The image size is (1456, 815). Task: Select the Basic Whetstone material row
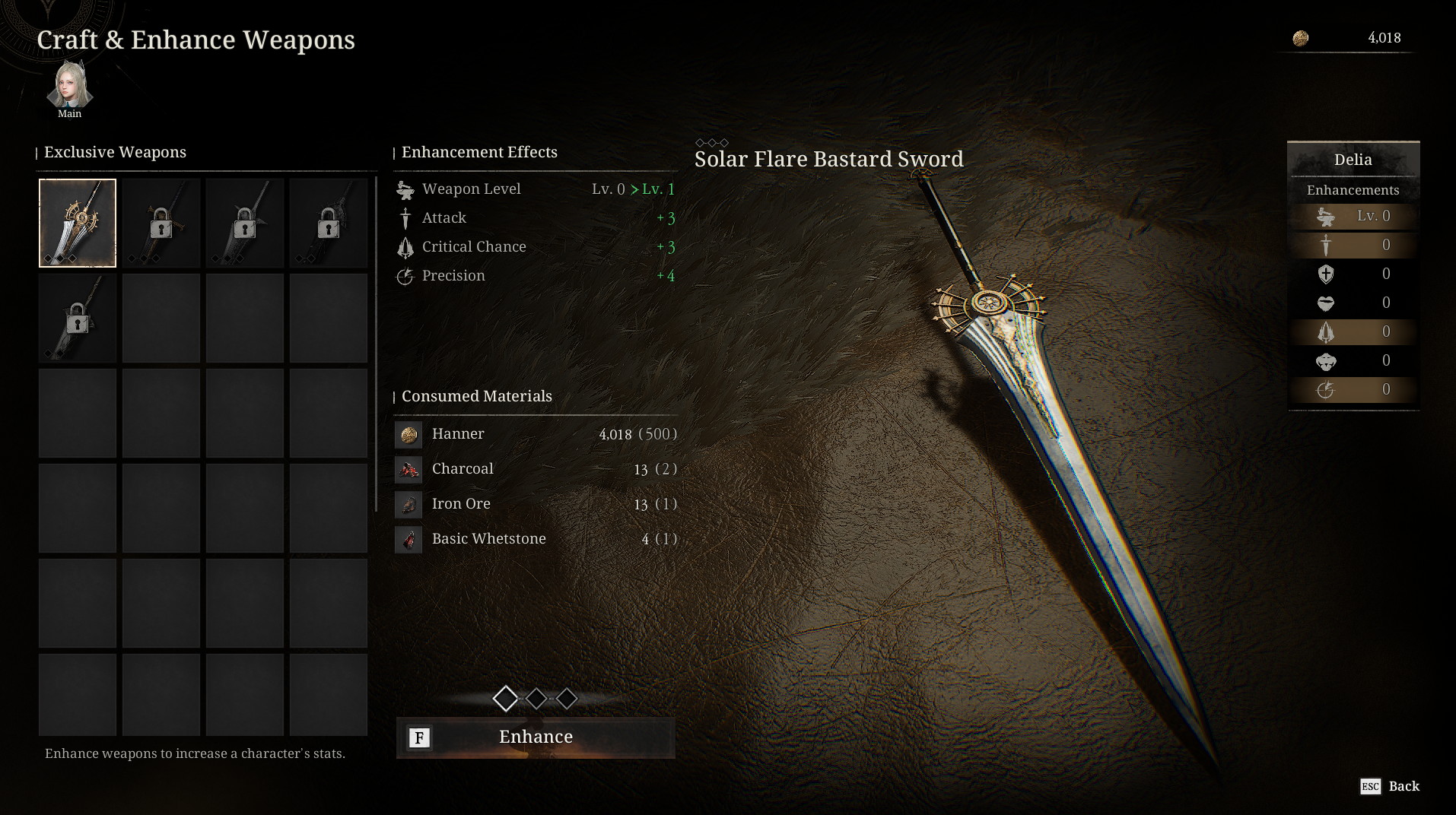pyautogui.click(x=536, y=539)
